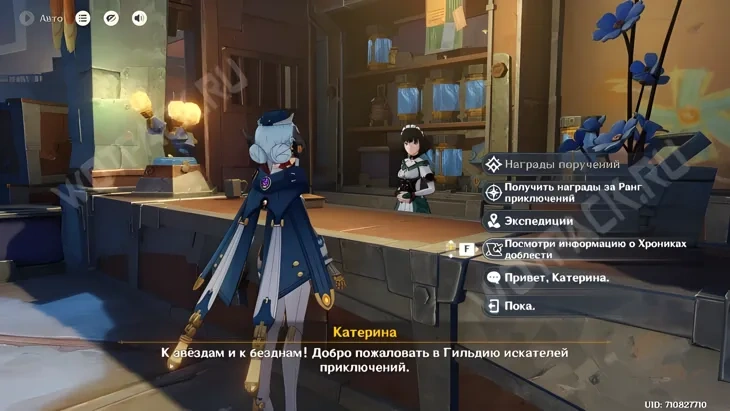730x411 pixels.
Task: Choose the Награды поручений dialogue option
Action: click(562, 164)
